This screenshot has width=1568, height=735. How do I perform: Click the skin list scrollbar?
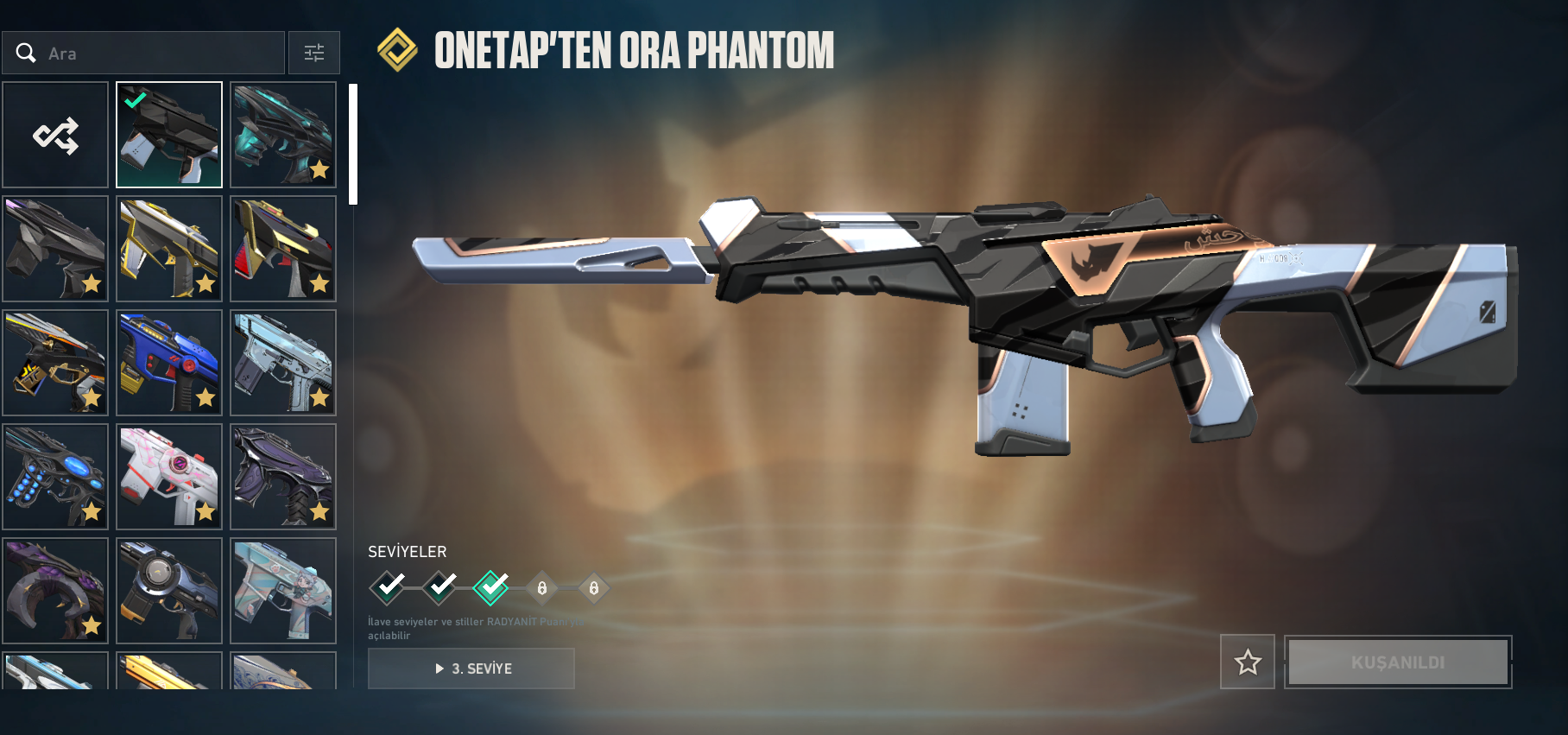coord(352,144)
